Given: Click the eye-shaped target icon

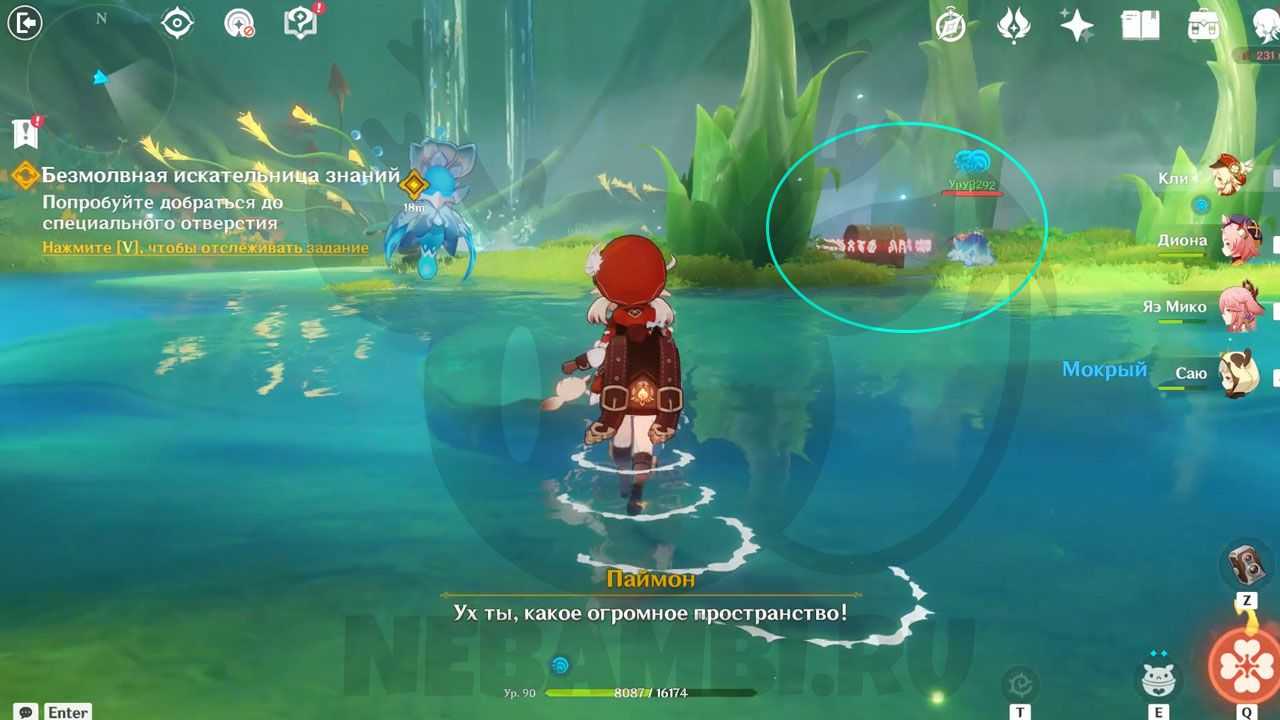Looking at the screenshot, I should click(177, 23).
